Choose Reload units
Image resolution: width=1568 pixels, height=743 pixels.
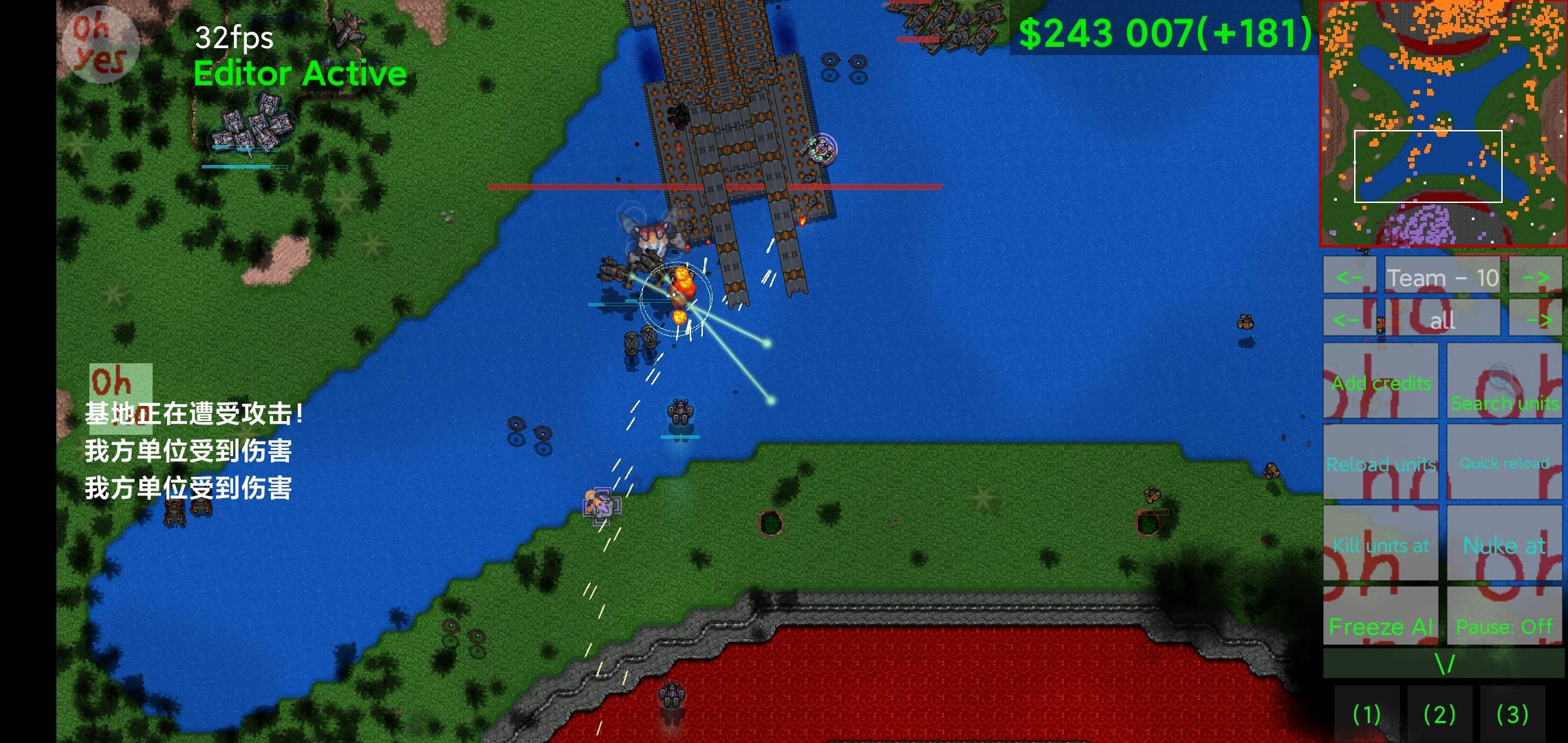1381,463
